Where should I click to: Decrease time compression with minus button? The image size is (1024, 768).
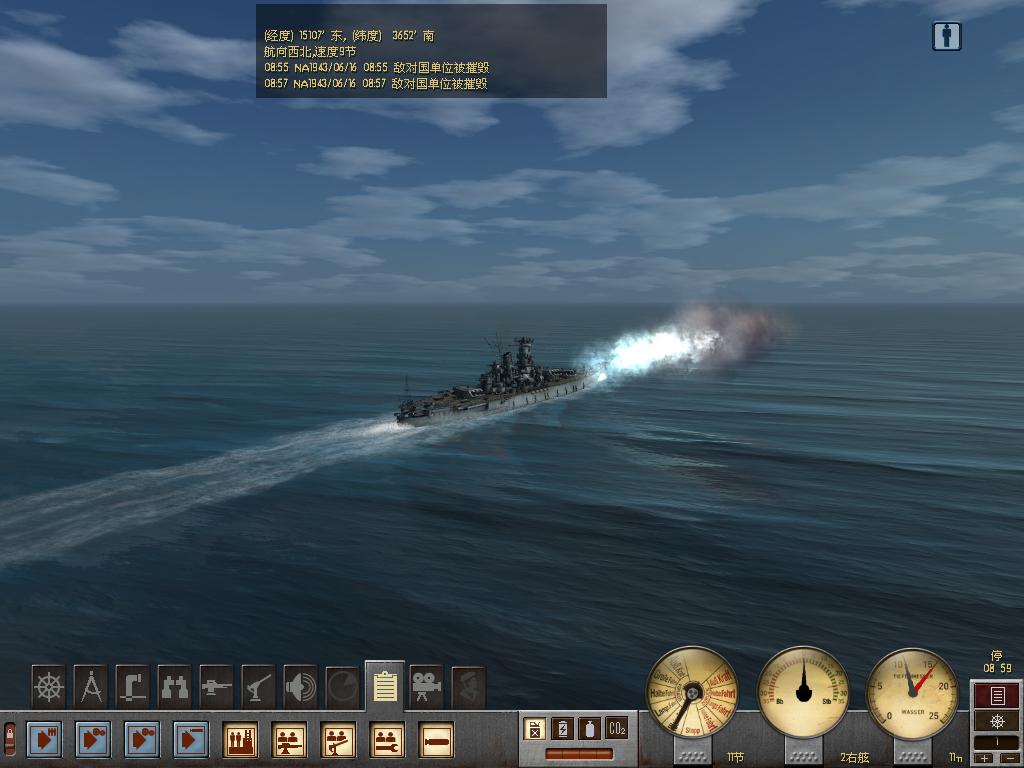click(1008, 758)
